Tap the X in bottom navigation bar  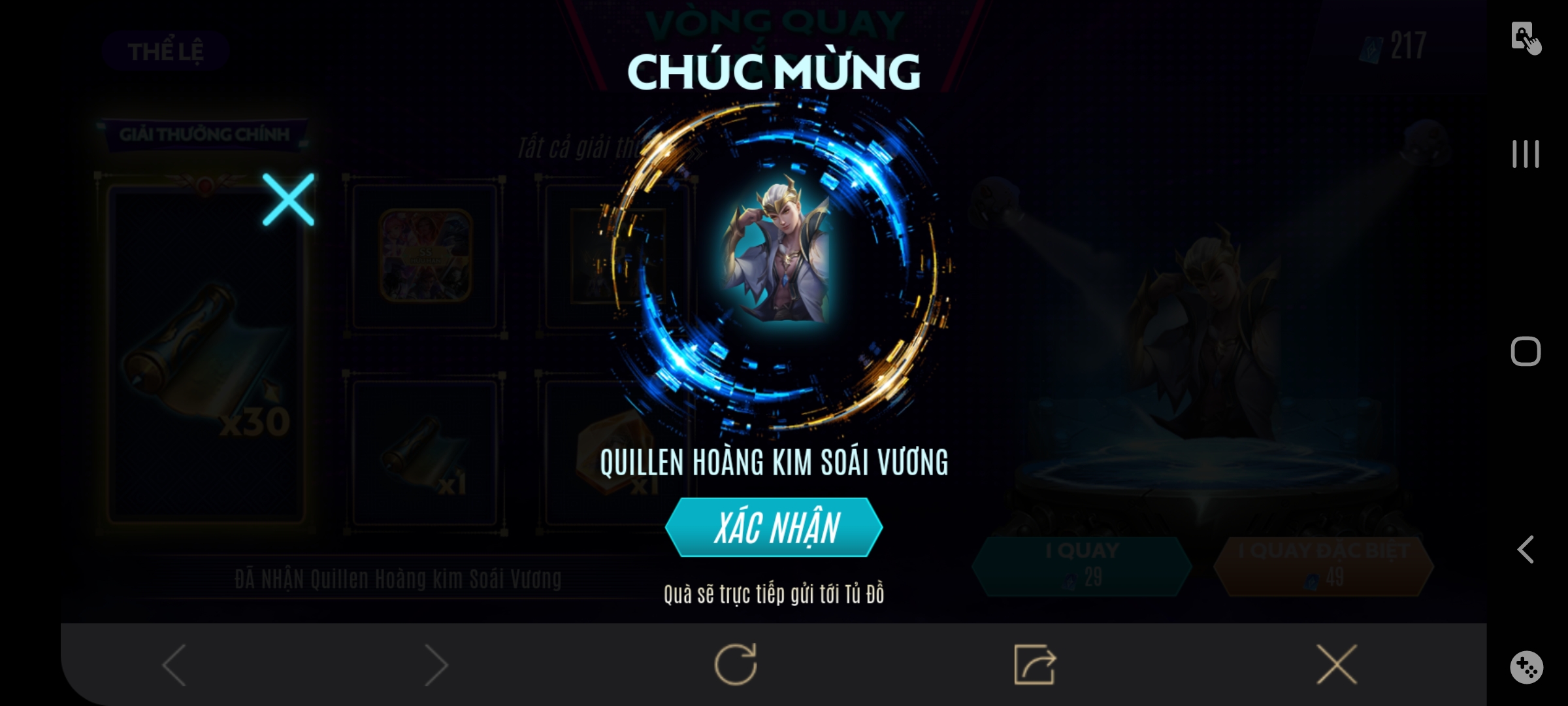[x=1335, y=663]
